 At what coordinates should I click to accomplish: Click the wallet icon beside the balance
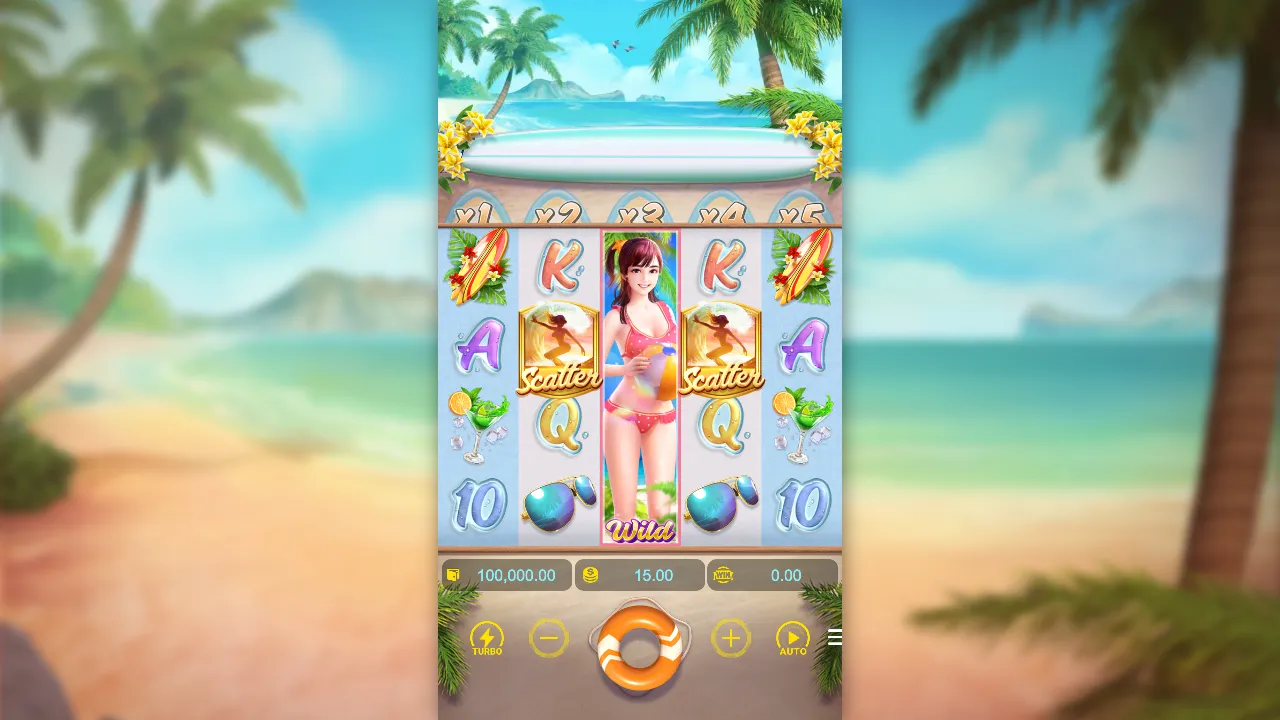point(451,575)
